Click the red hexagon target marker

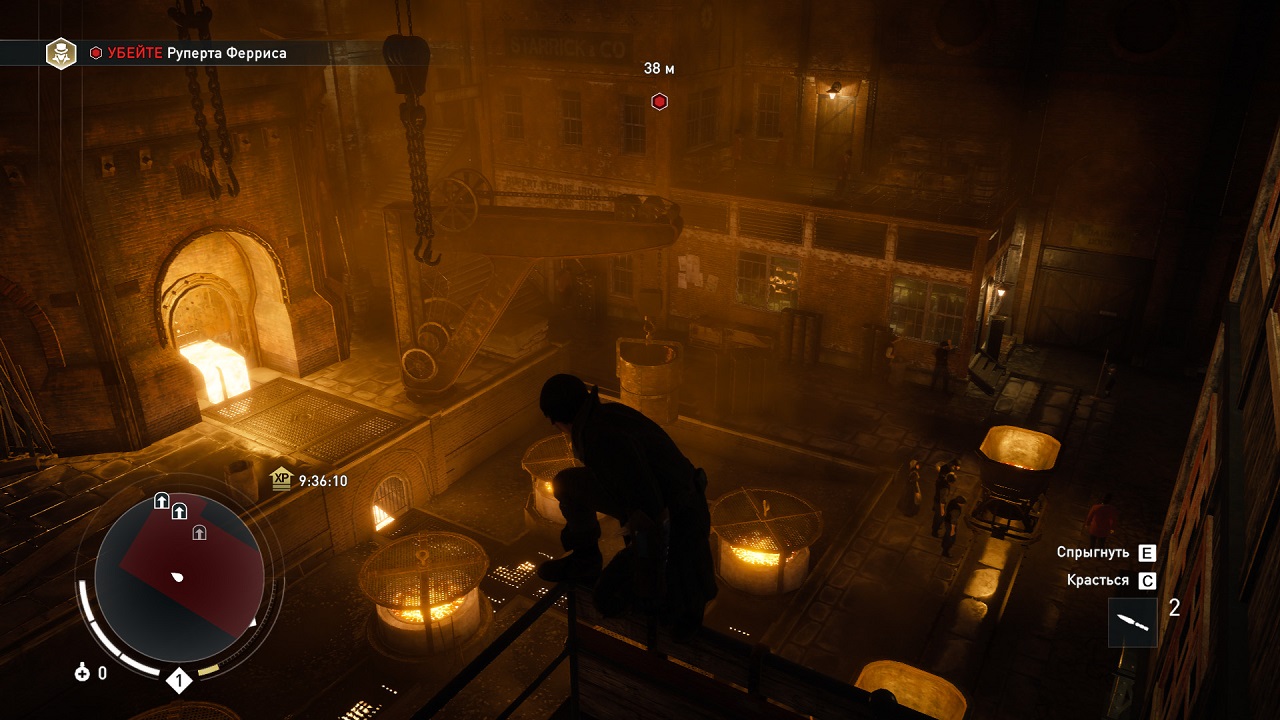point(659,101)
